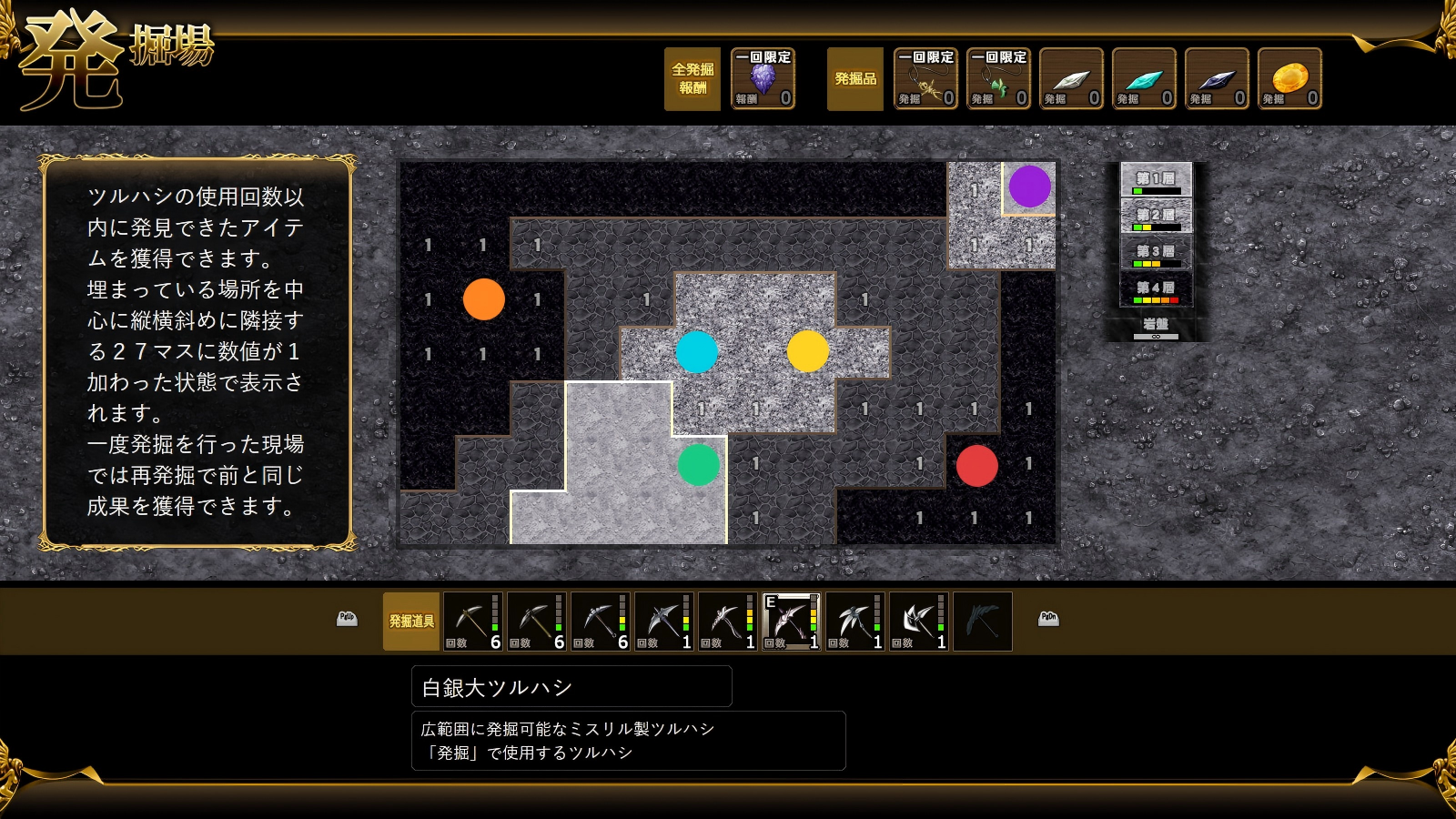Screen dimensions: 1456x819
Task: Dig the tile marked with red circle
Action: [976, 466]
